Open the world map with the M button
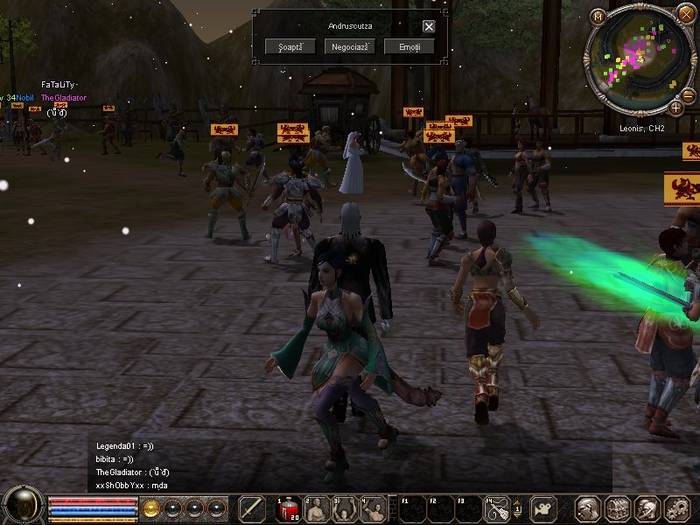This screenshot has width=700, height=525. (x=598, y=16)
